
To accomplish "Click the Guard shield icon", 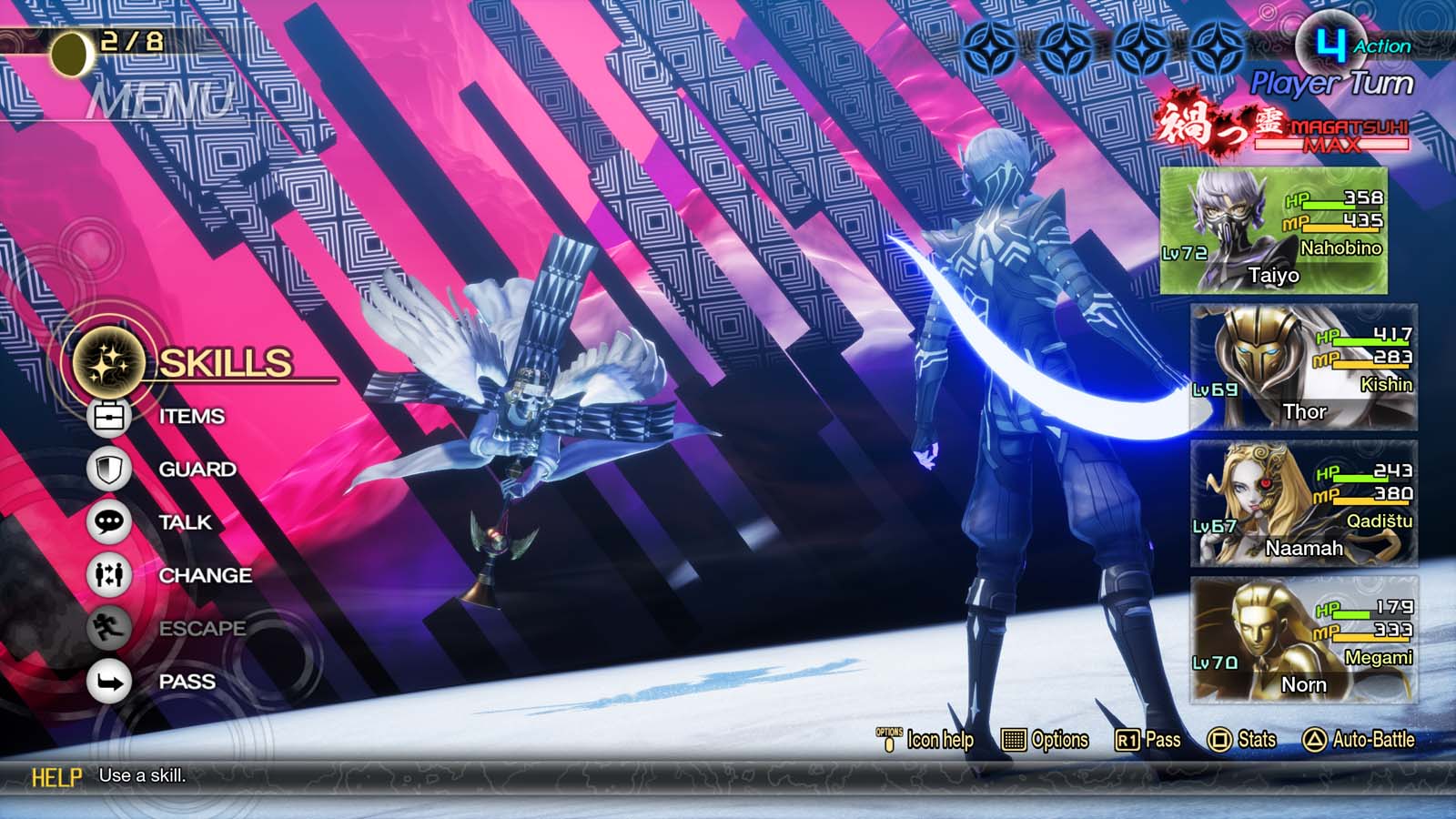I will pos(107,469).
